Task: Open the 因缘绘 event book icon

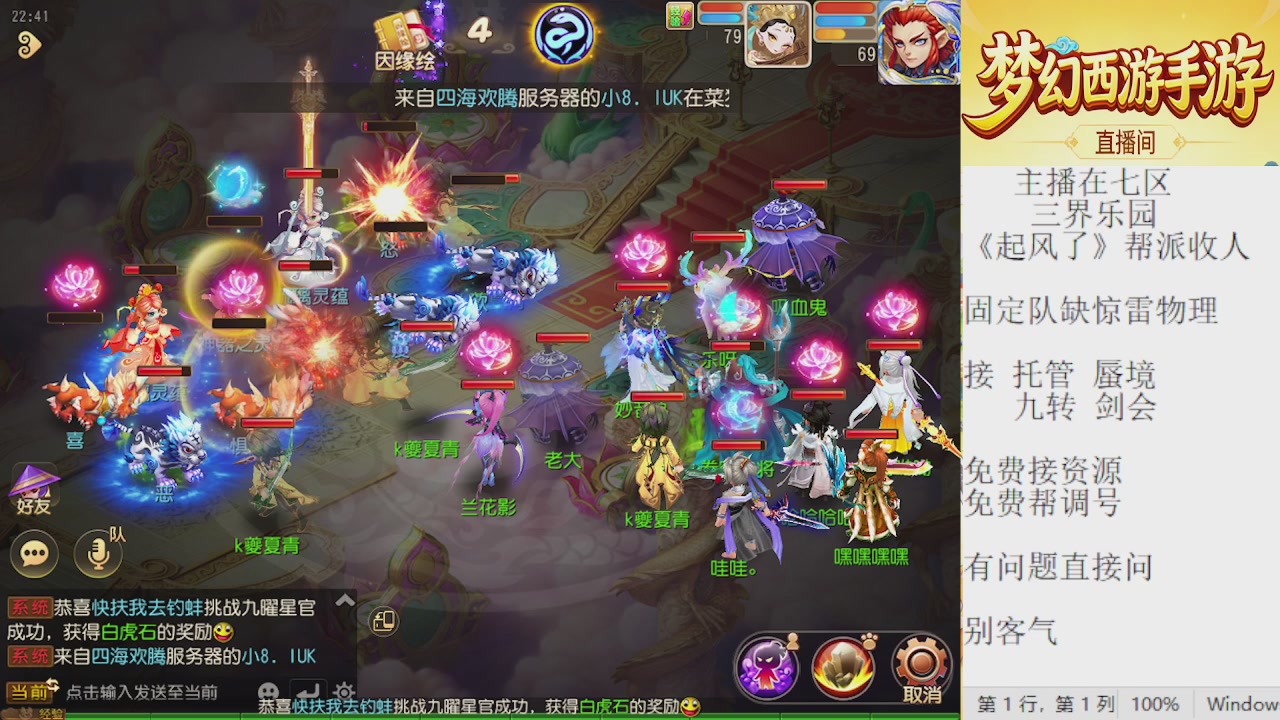Action: point(400,25)
